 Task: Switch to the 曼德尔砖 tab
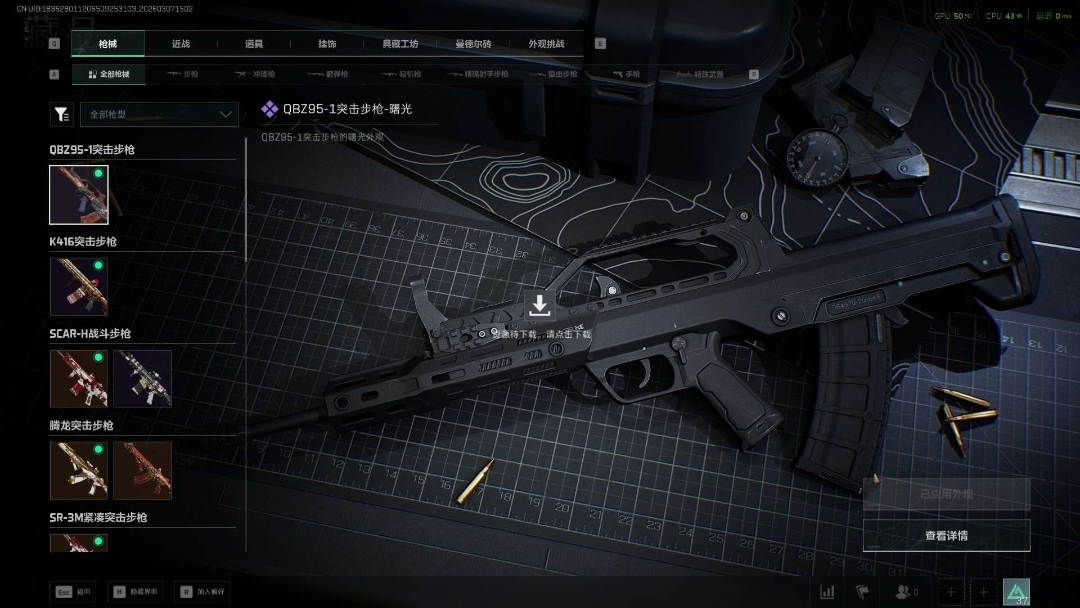pos(473,44)
